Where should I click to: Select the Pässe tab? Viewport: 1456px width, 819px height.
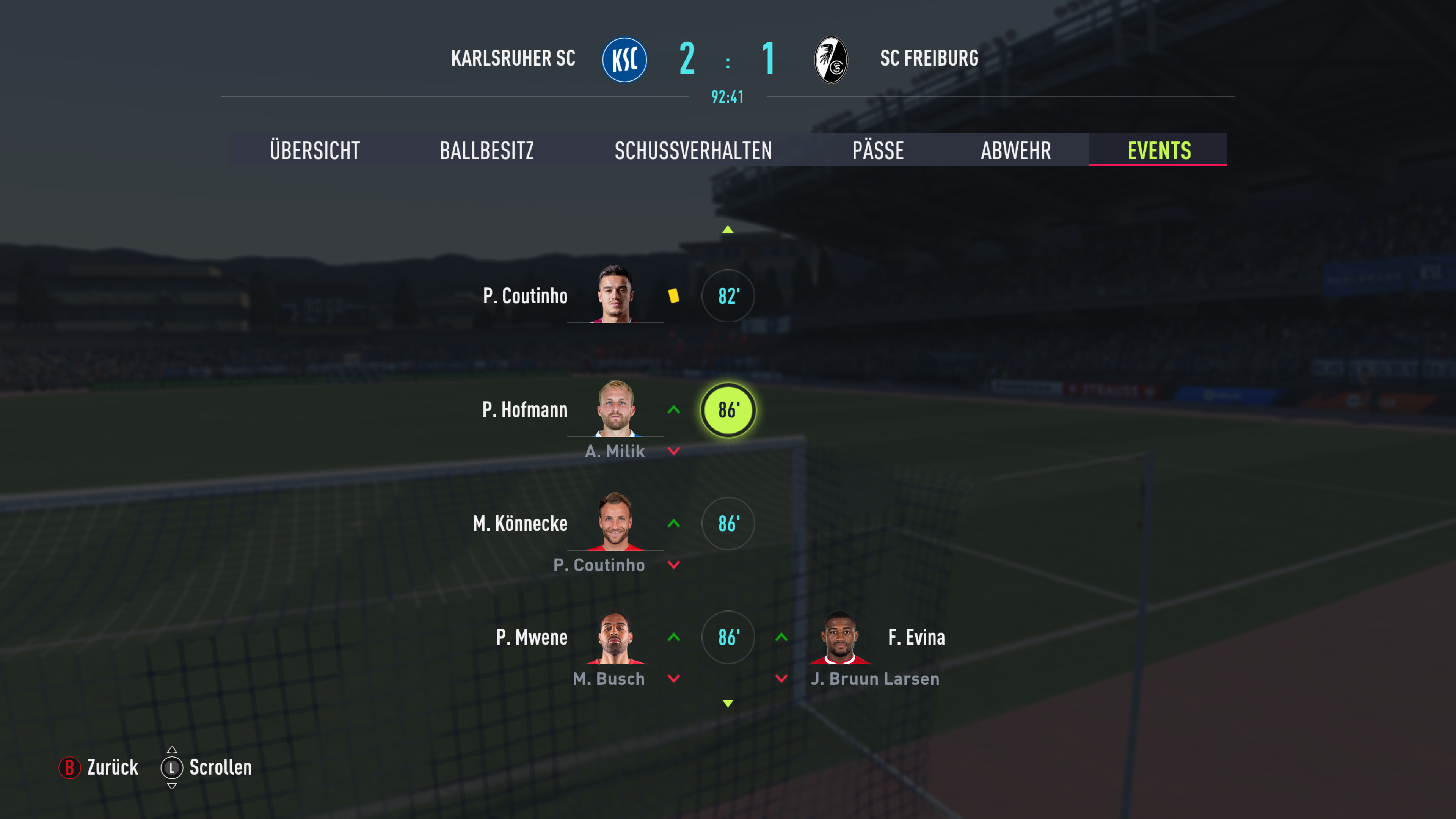[x=878, y=151]
